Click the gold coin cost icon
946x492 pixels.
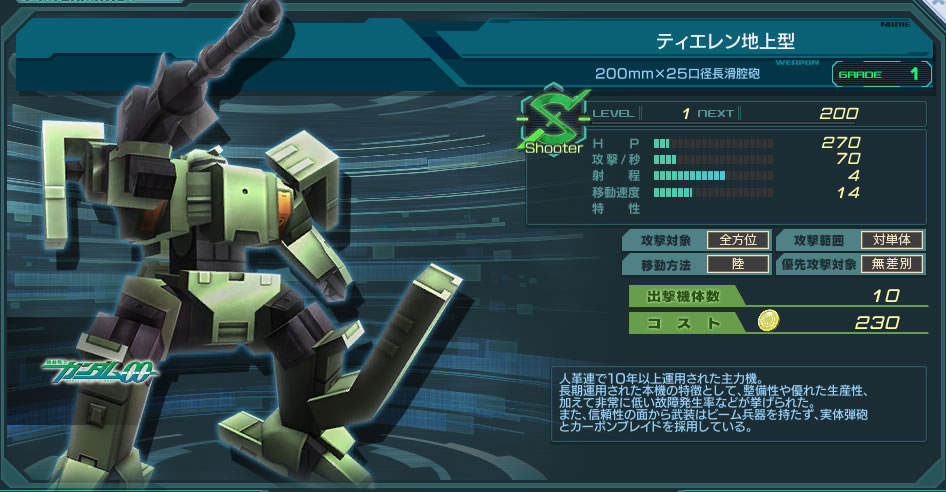coord(767,321)
